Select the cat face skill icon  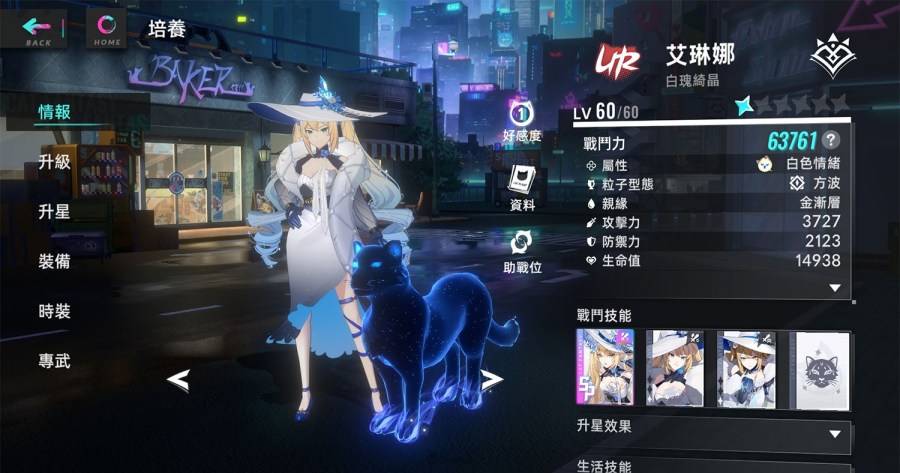click(821, 367)
